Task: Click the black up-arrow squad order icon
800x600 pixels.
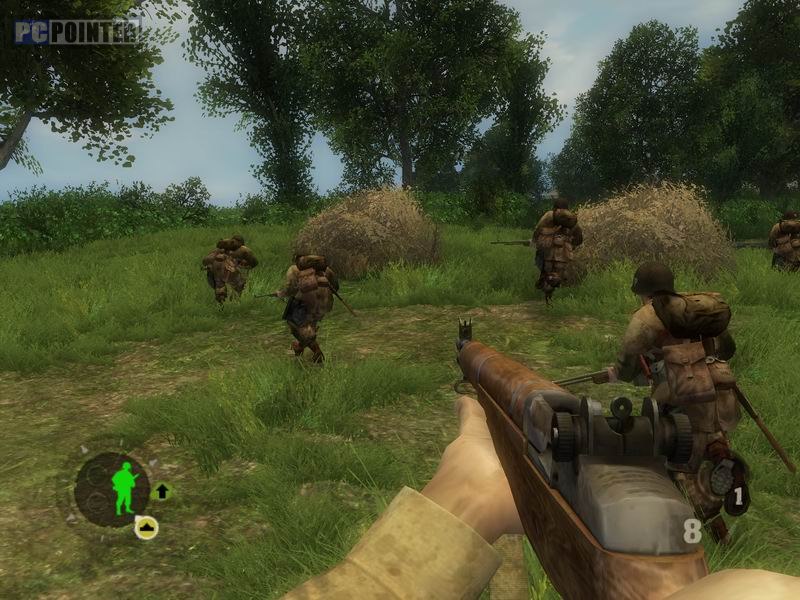Action: 162,490
